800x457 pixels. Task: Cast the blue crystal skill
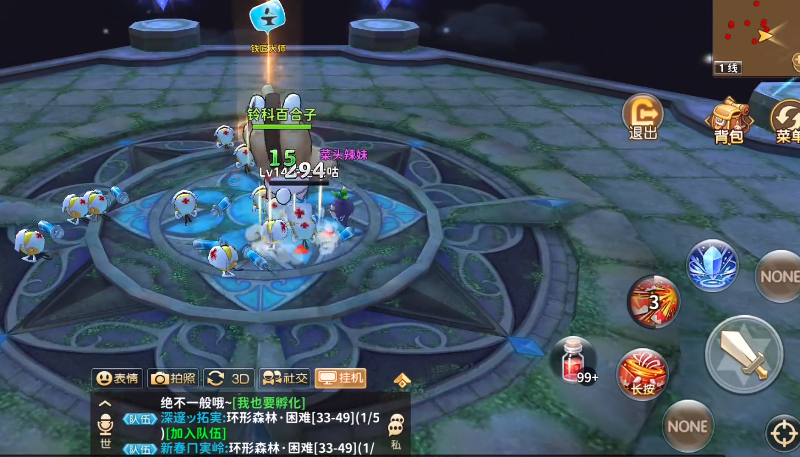(x=712, y=265)
